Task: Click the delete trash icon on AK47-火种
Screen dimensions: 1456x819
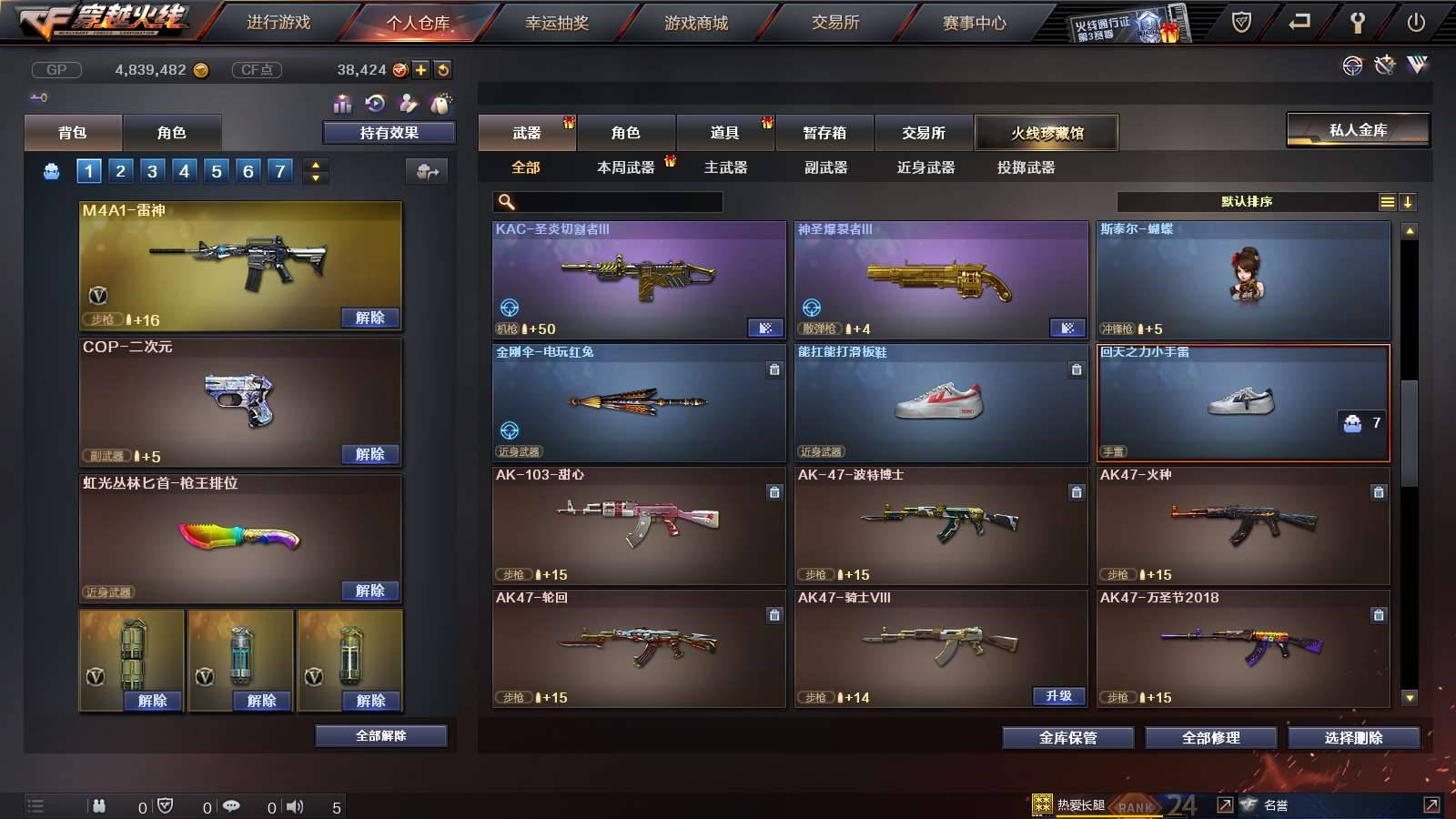Action: coord(1378,492)
